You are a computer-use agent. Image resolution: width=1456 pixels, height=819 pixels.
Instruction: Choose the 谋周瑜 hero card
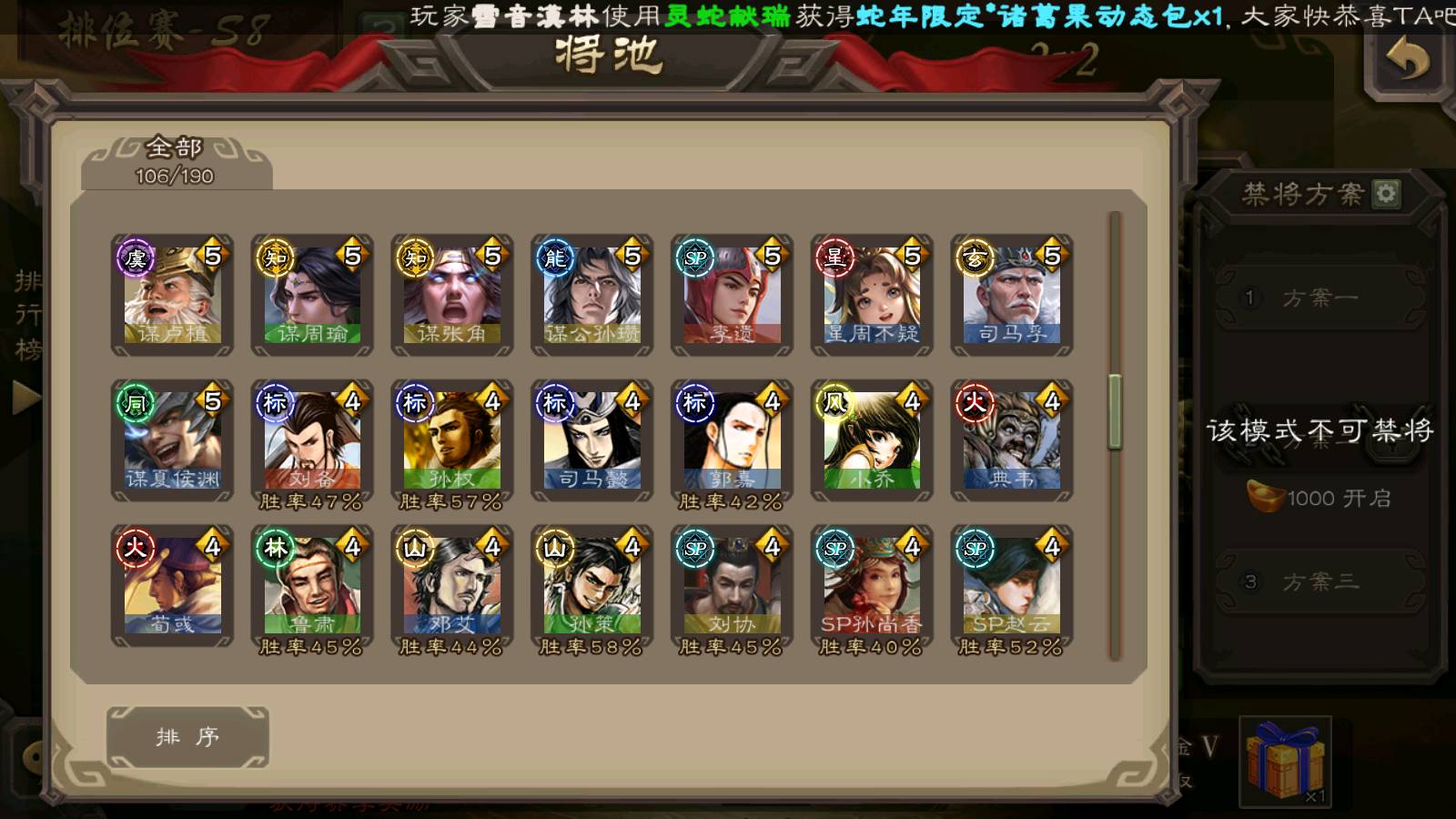click(x=313, y=295)
